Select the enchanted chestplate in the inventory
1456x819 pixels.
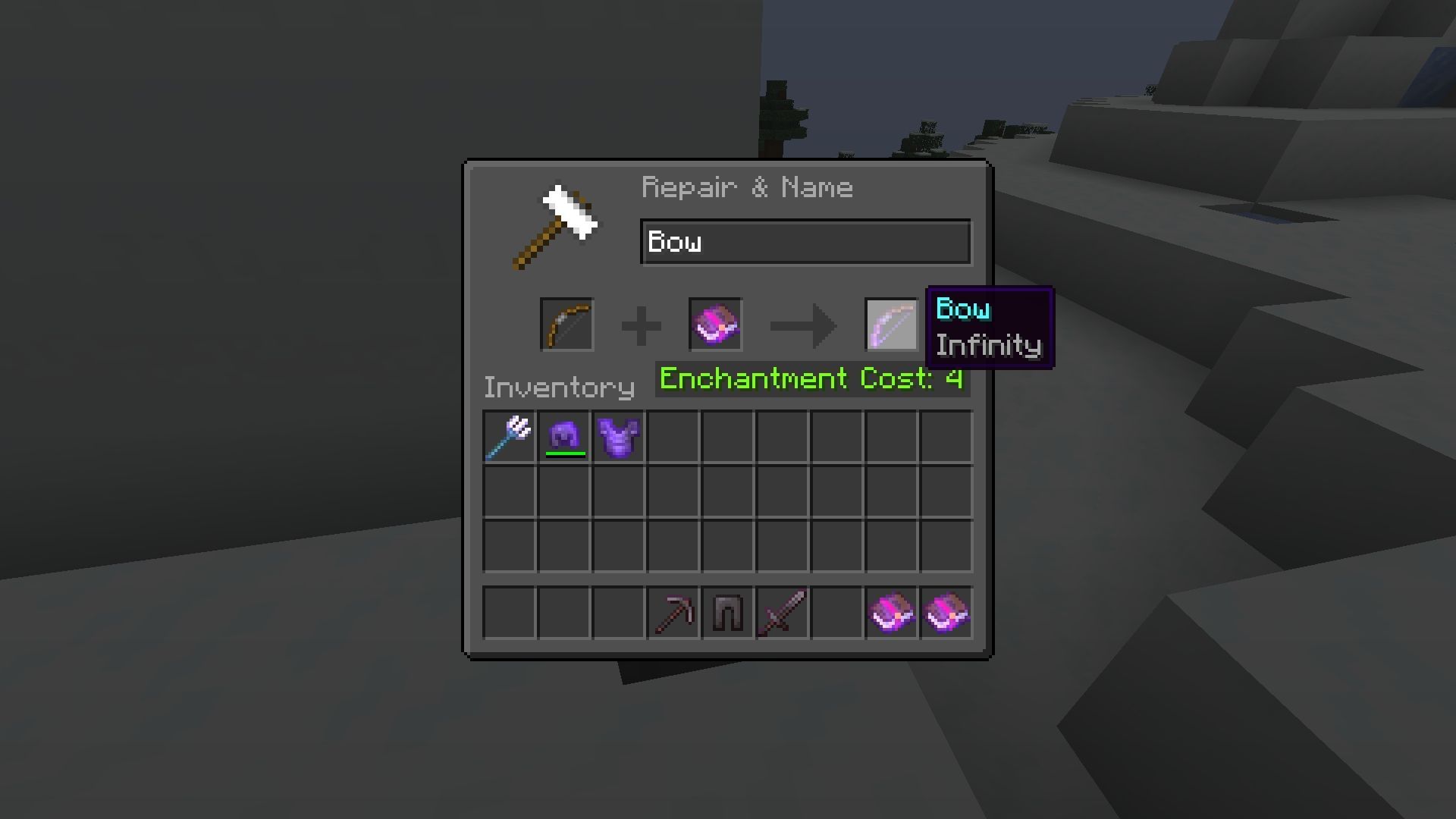(617, 435)
